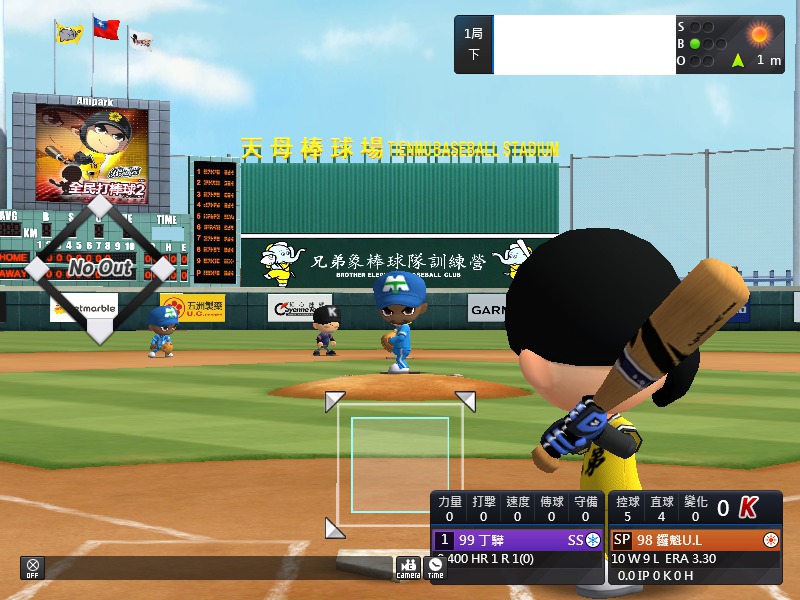Call a Time out
Screen dimensions: 800x600
coord(435,567)
